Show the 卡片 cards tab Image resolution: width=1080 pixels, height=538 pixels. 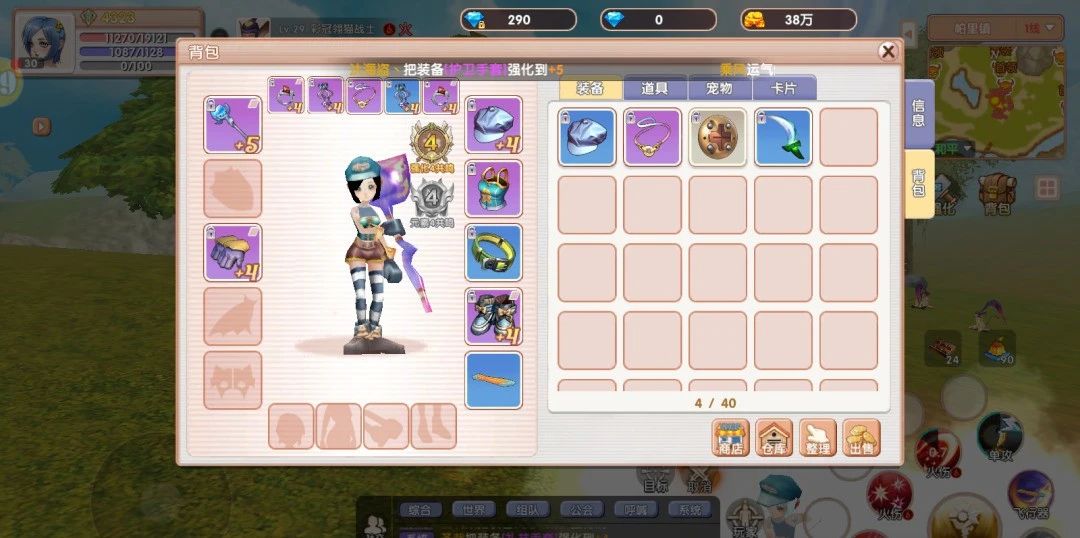[x=783, y=88]
